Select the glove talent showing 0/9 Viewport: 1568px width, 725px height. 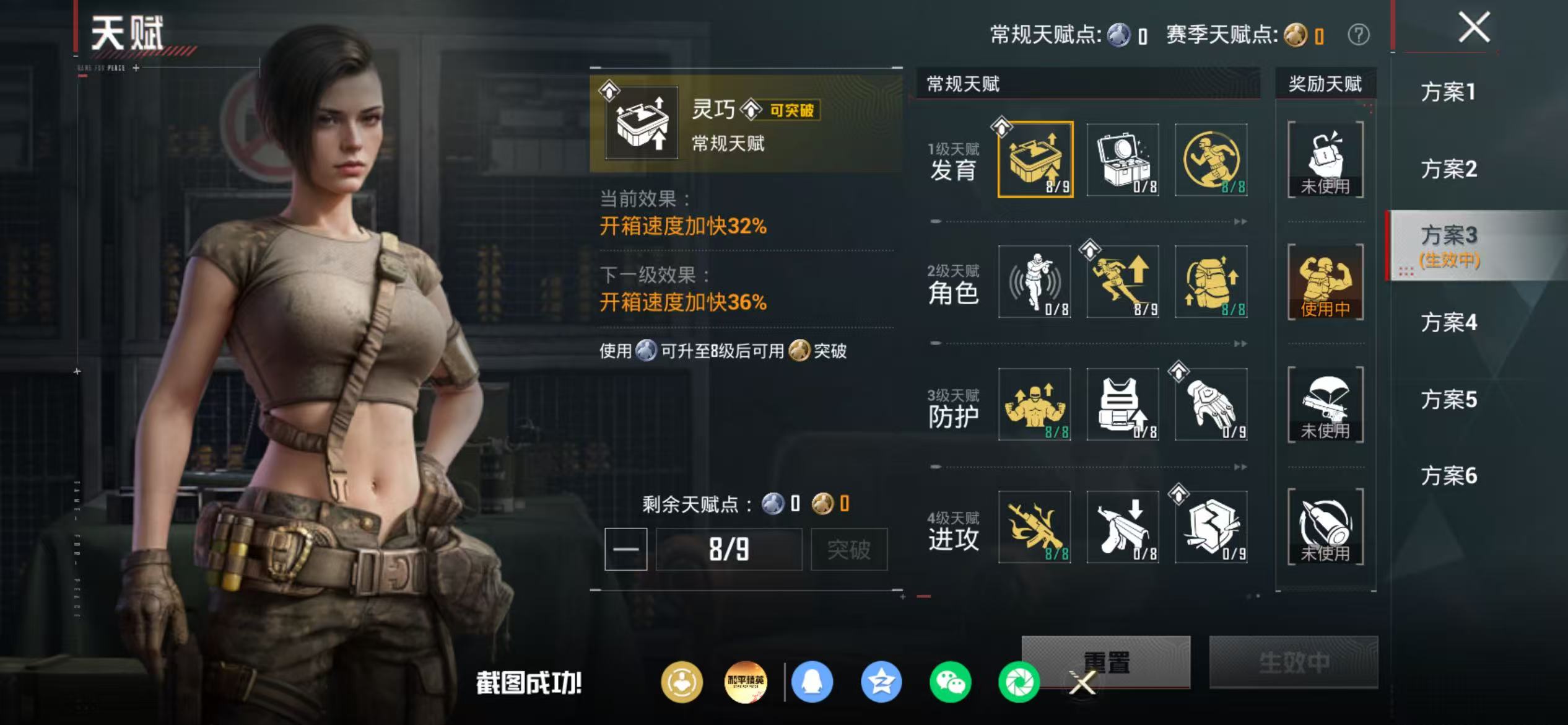[1209, 404]
